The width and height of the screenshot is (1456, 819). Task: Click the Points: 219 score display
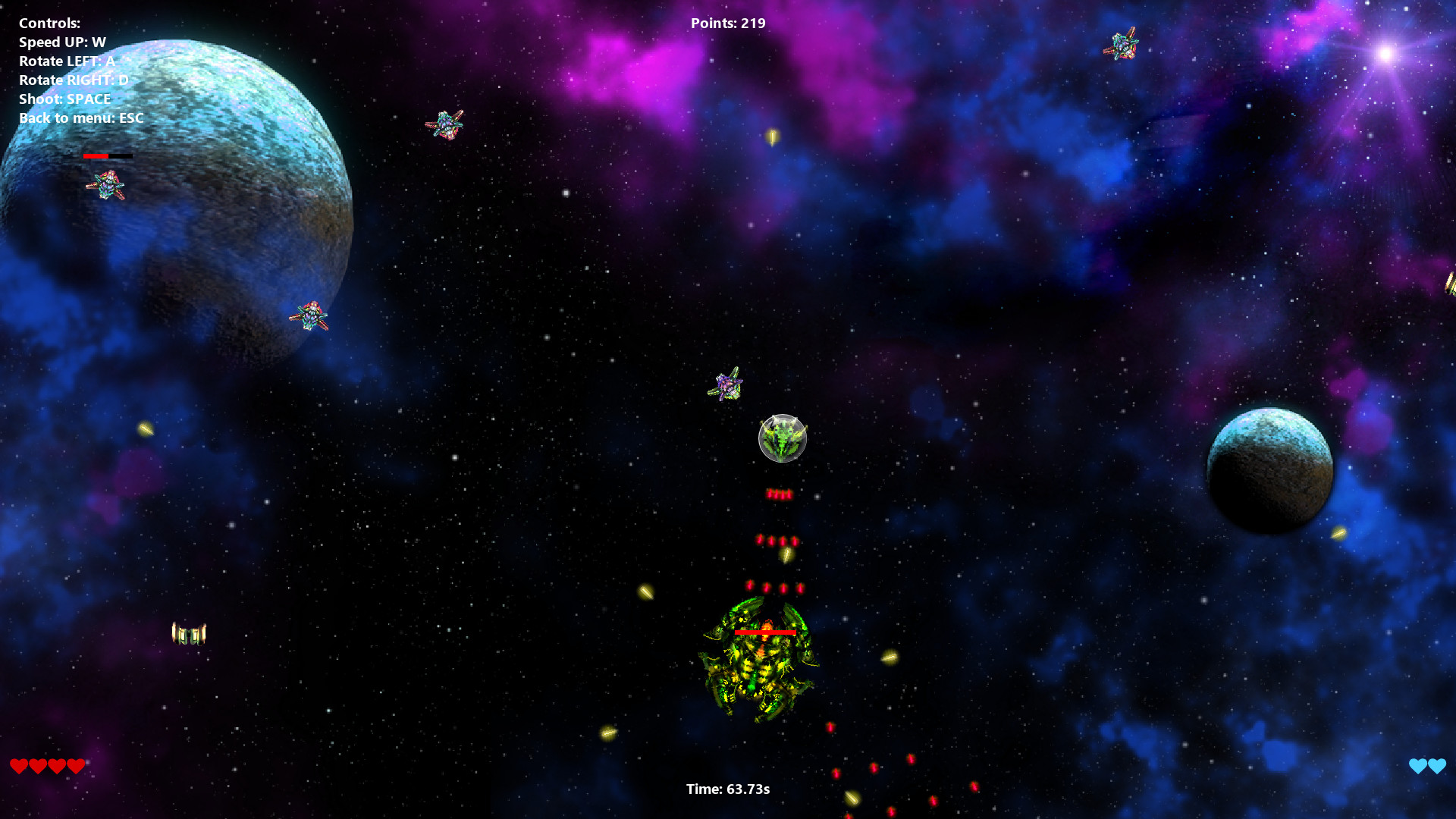pyautogui.click(x=727, y=23)
